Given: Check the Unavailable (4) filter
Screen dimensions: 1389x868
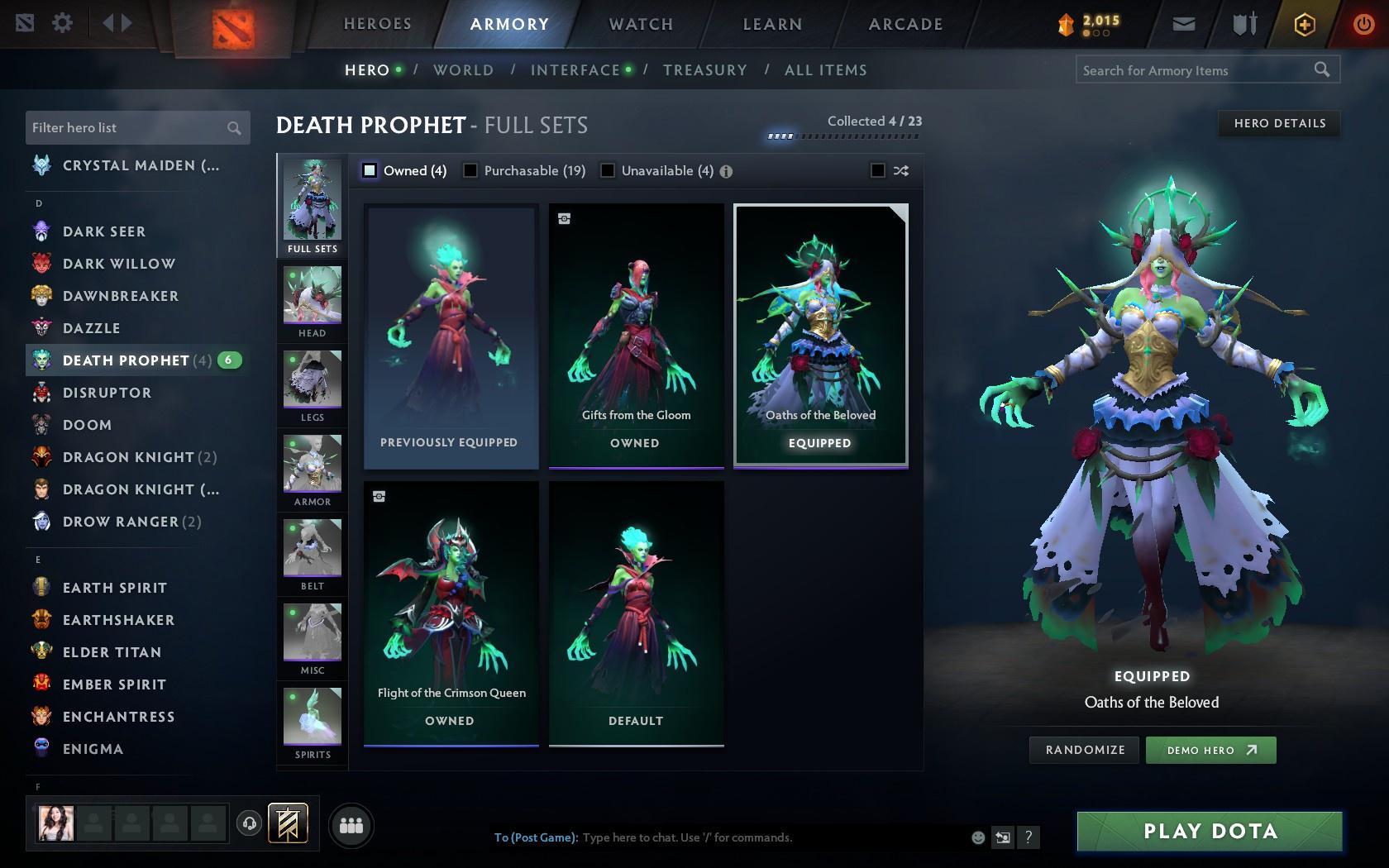Looking at the screenshot, I should [x=609, y=170].
